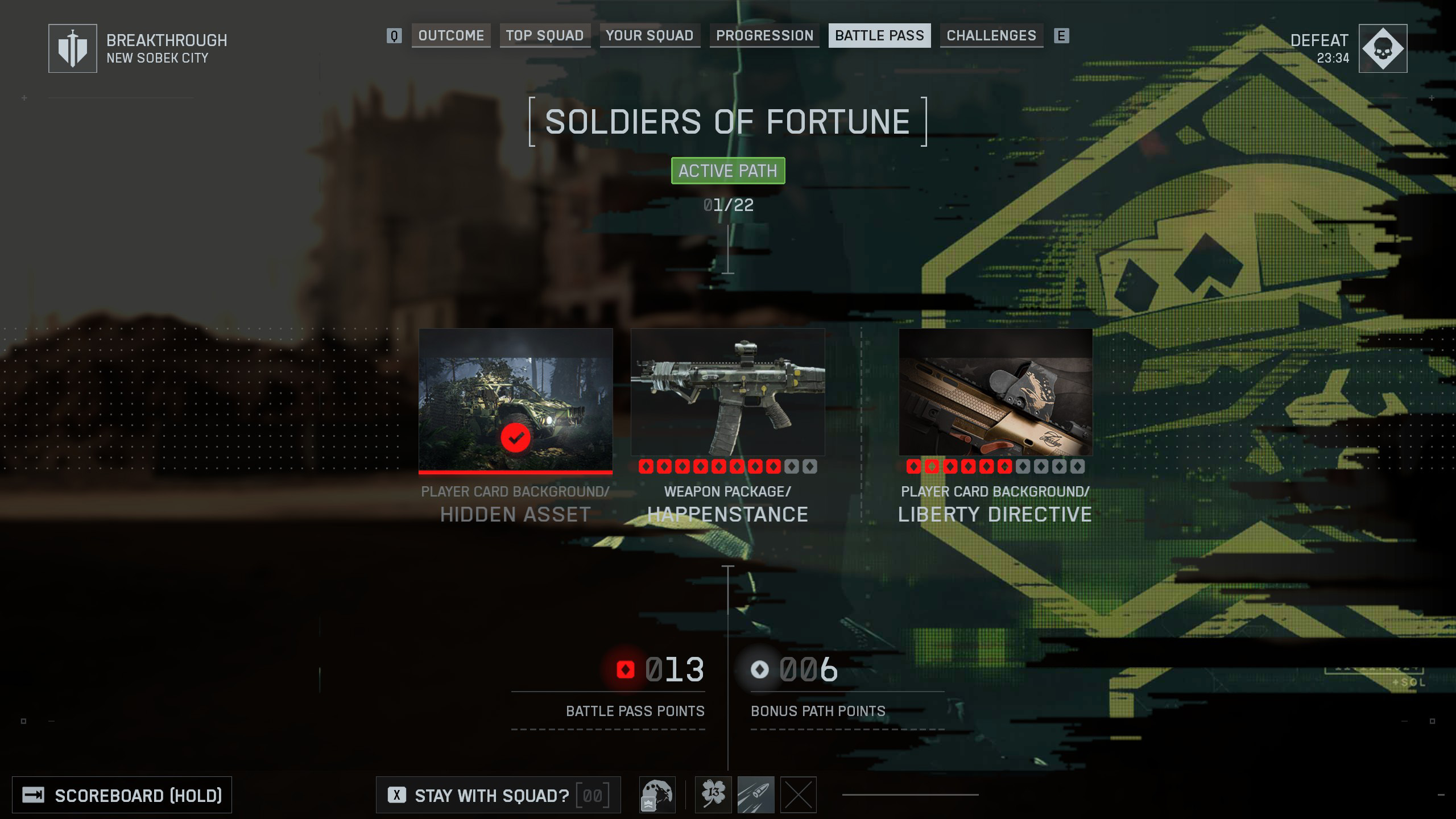Select the Hidden Asset reward card
Screen dimensions: 1456x819
click(515, 400)
